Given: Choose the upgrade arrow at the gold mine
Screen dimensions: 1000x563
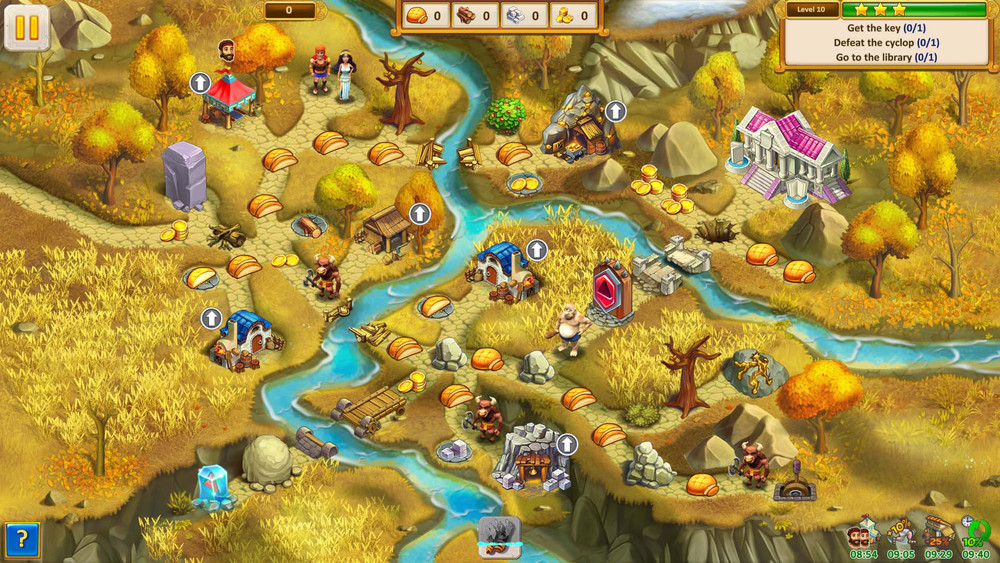Looking at the screenshot, I should (x=616, y=111).
